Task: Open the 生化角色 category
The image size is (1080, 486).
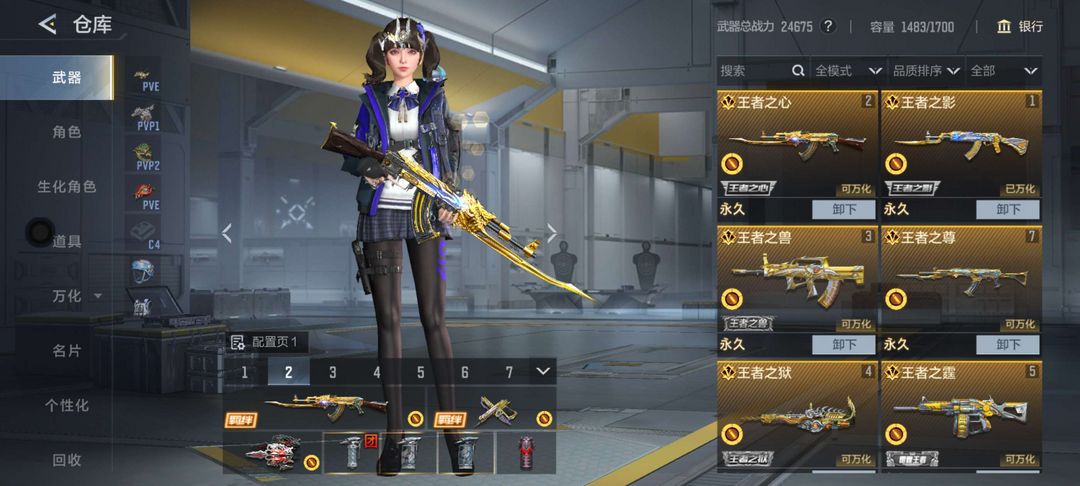Action: (x=67, y=187)
